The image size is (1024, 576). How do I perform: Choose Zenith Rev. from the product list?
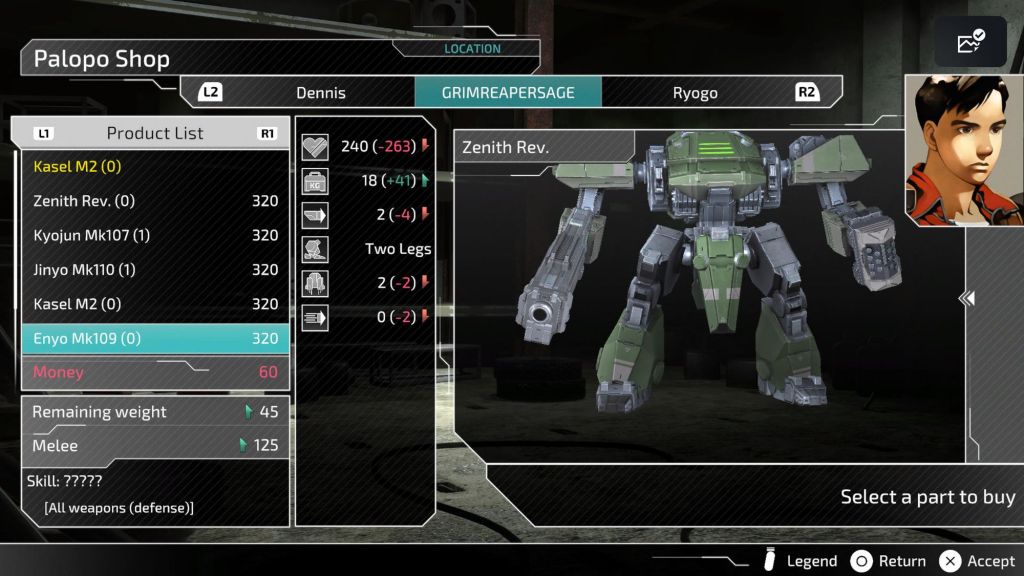(155, 201)
